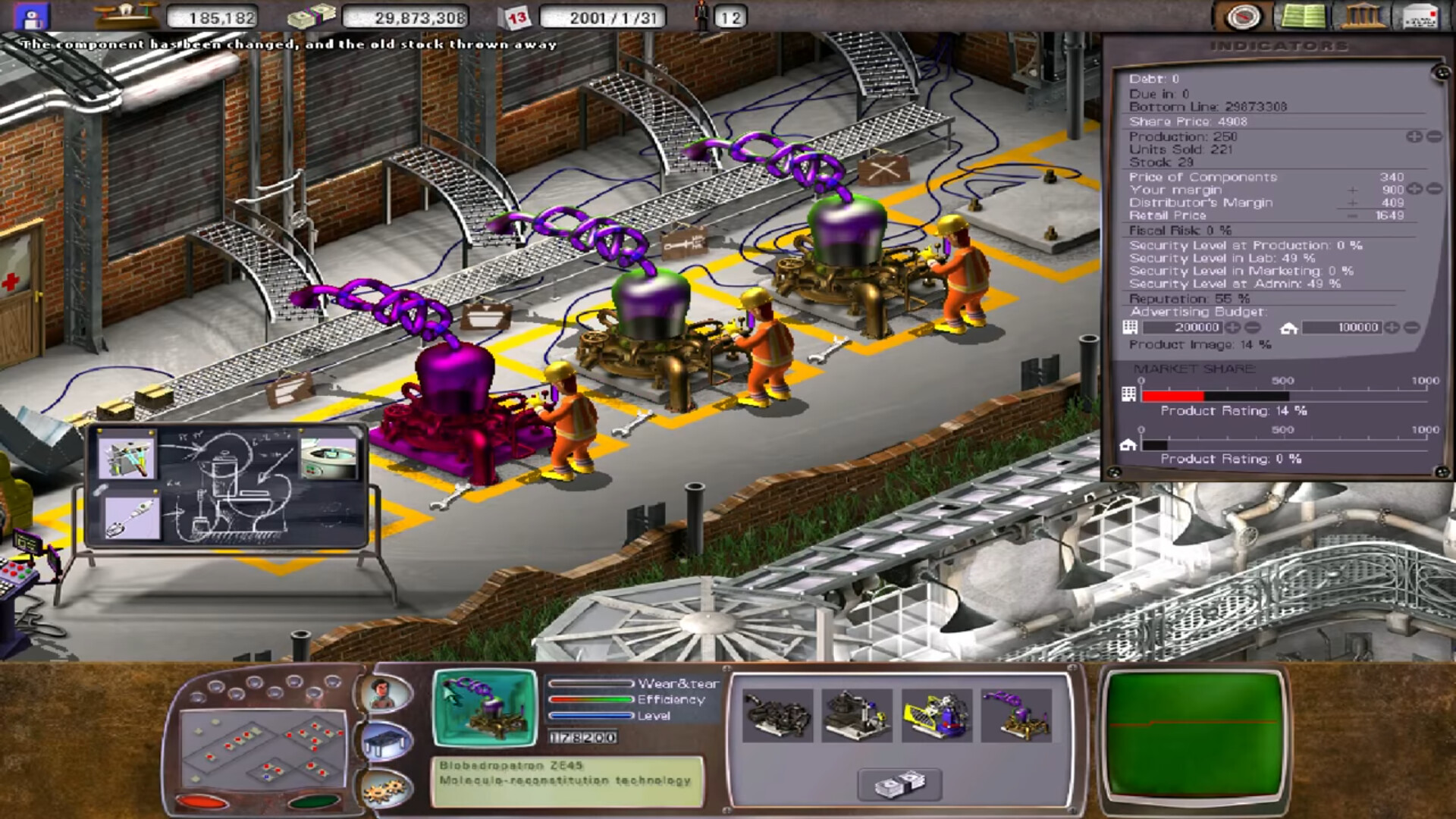Increase Production with its plus stepper
Image resolution: width=1456 pixels, height=819 pixels.
click(1414, 136)
